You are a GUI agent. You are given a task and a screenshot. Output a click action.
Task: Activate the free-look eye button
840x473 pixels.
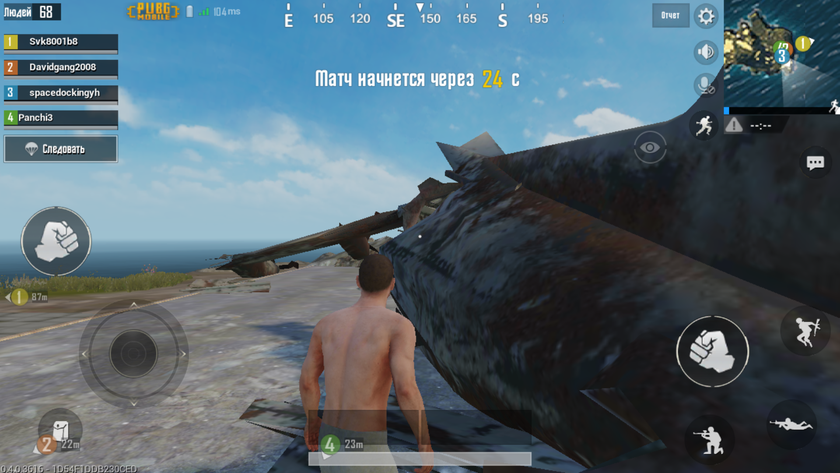pyautogui.click(x=650, y=148)
